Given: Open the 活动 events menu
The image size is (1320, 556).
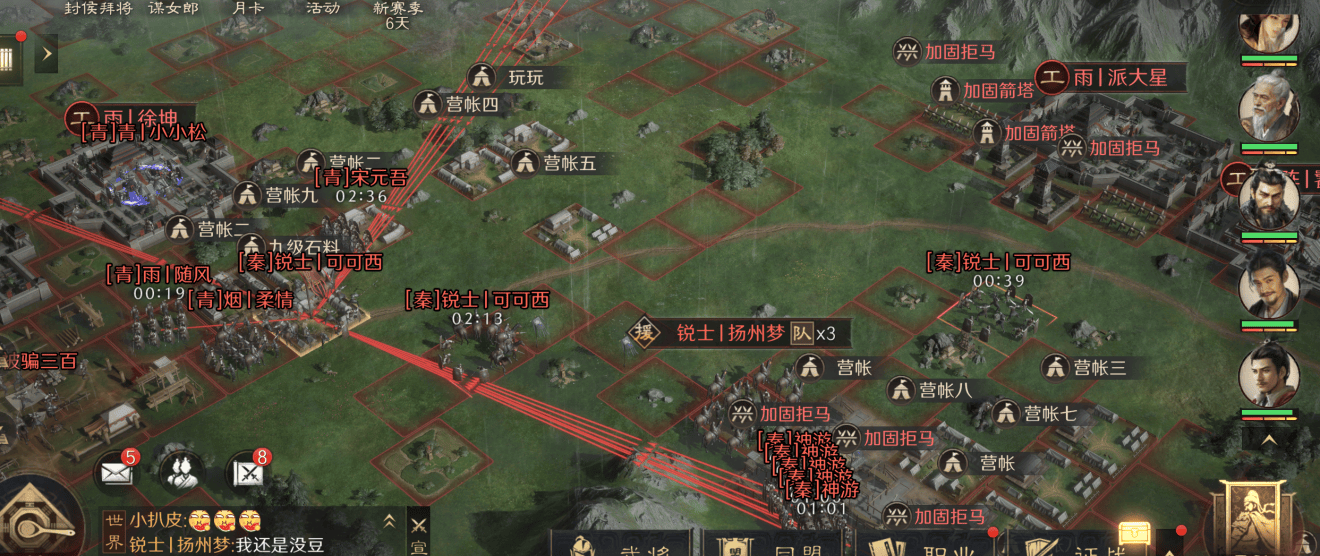Looking at the screenshot, I should click(x=322, y=8).
